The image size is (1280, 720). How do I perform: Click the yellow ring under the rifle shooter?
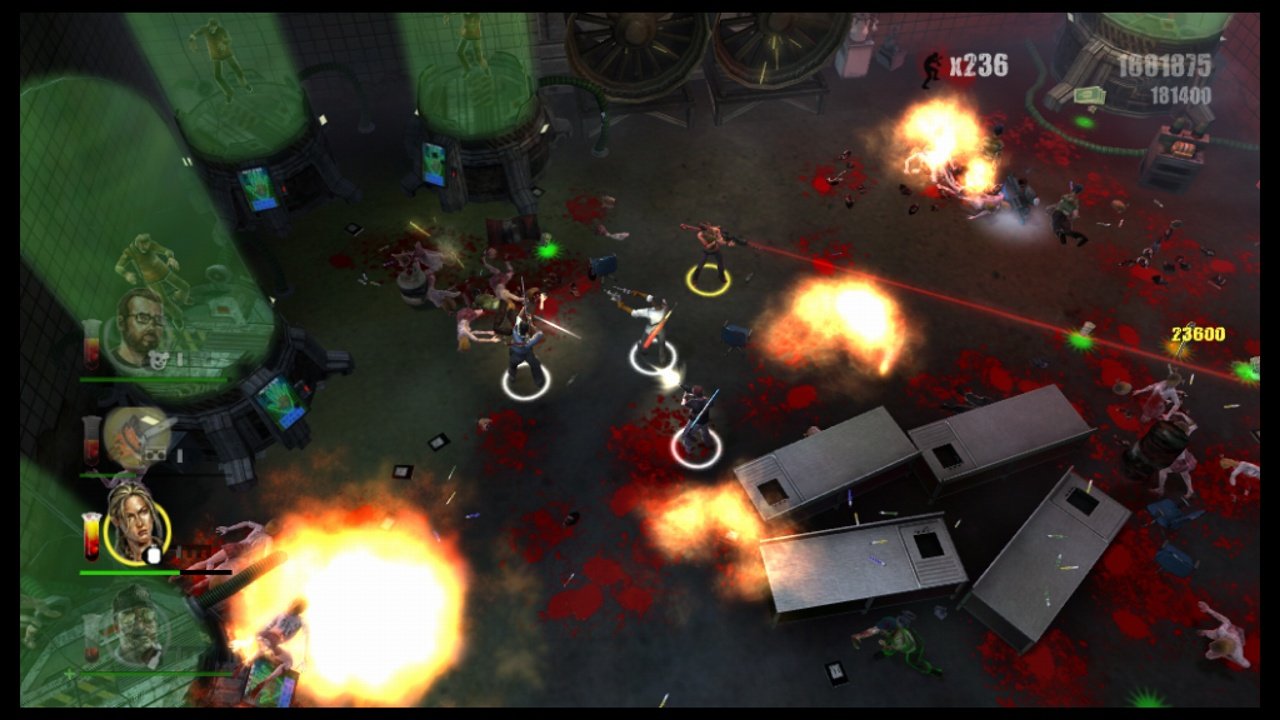706,278
